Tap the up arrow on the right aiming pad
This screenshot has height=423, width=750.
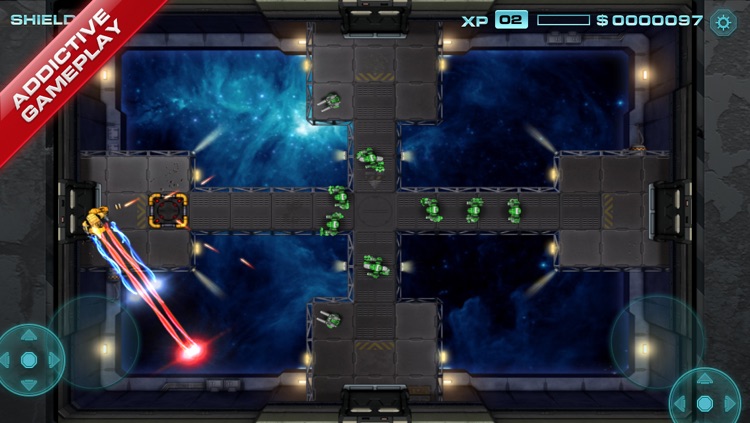[705, 380]
